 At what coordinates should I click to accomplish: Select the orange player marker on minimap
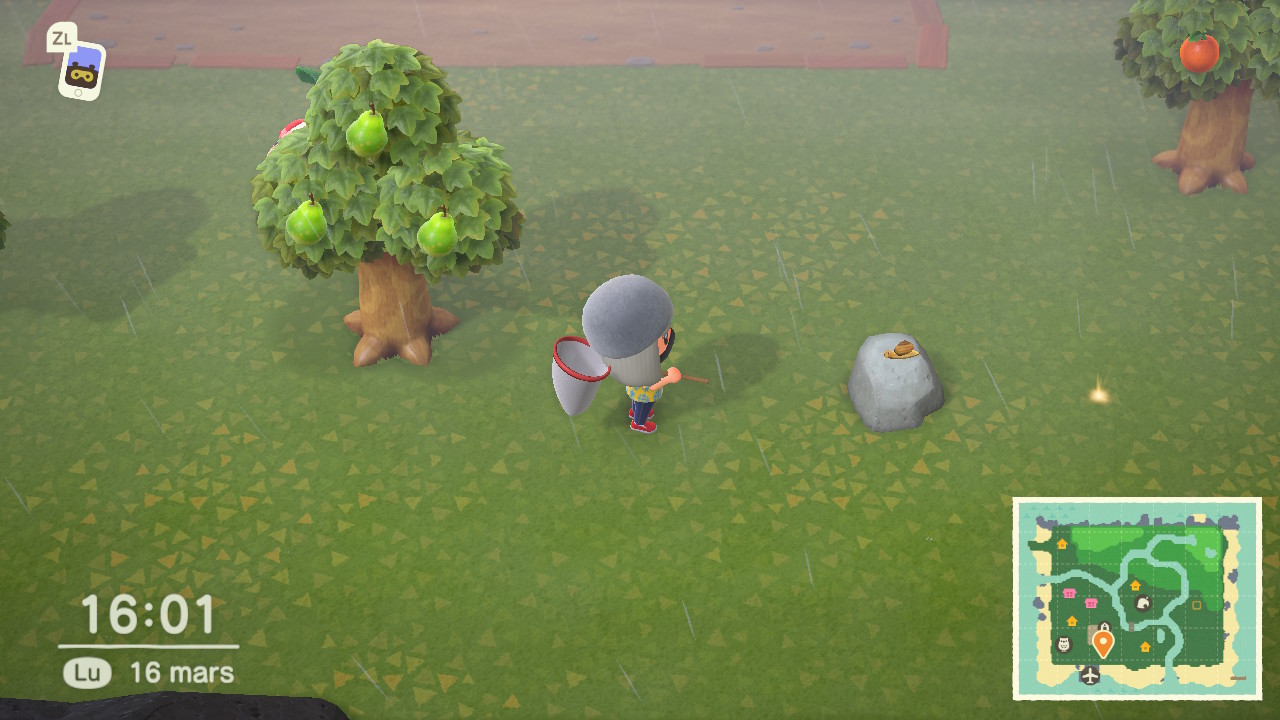[x=1103, y=642]
